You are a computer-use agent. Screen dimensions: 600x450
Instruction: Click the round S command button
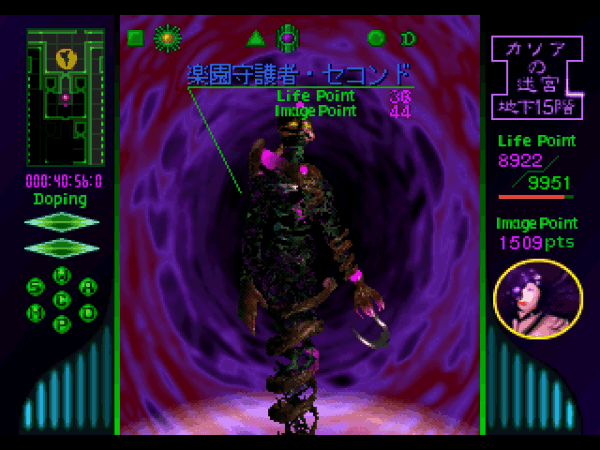[x=36, y=287]
